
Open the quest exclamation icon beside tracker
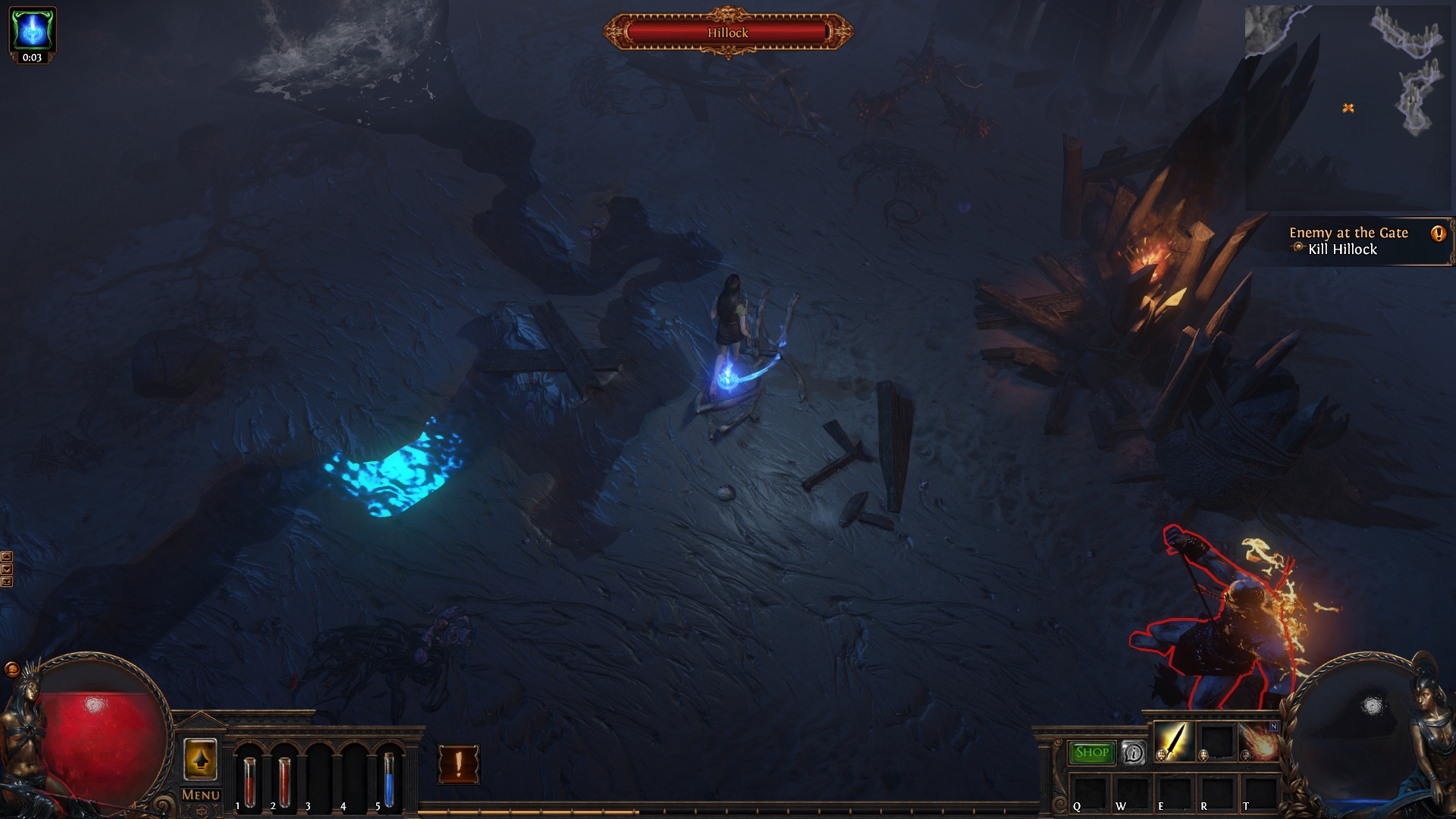(1438, 234)
